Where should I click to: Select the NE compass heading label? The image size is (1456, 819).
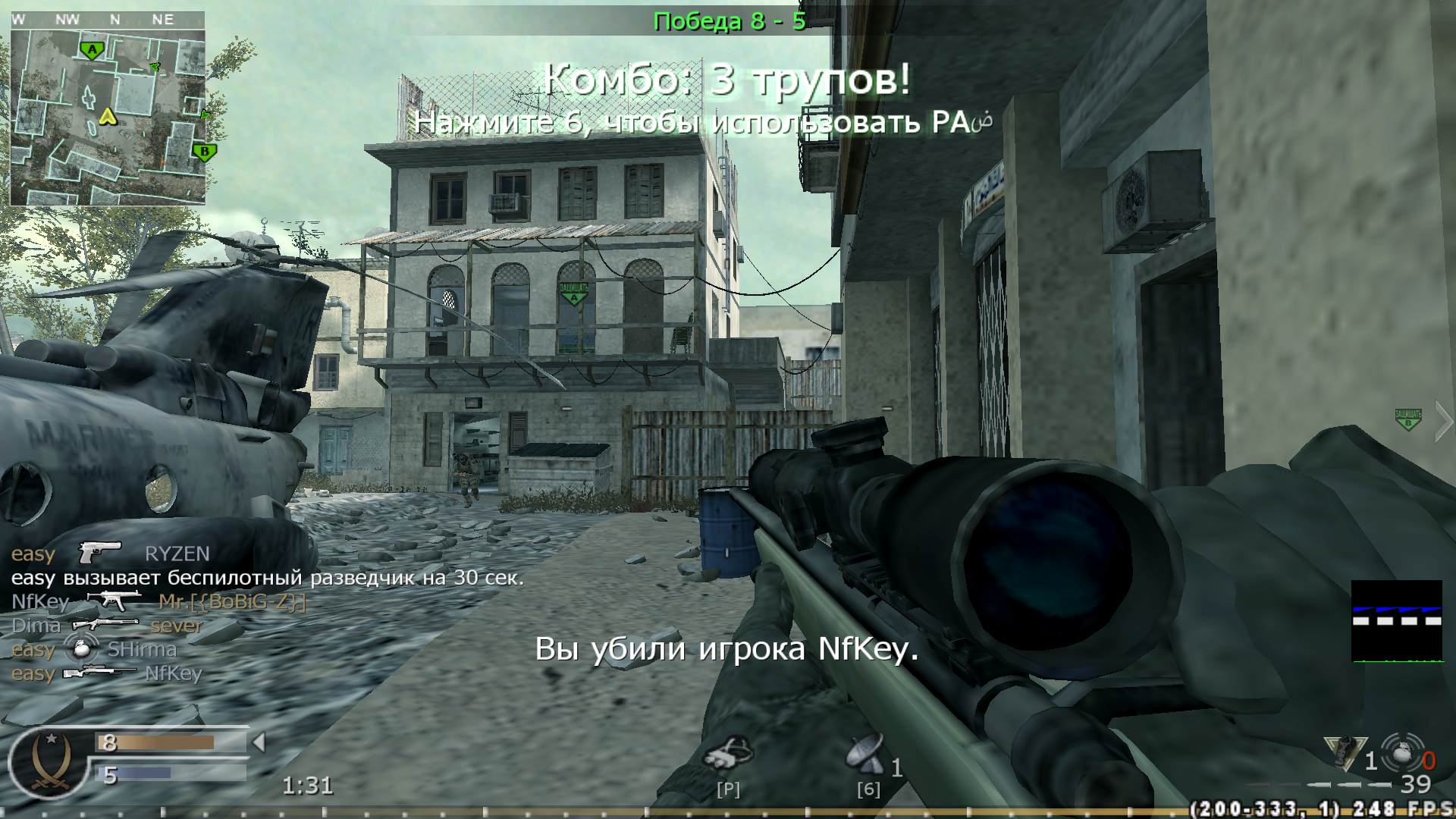click(x=163, y=20)
